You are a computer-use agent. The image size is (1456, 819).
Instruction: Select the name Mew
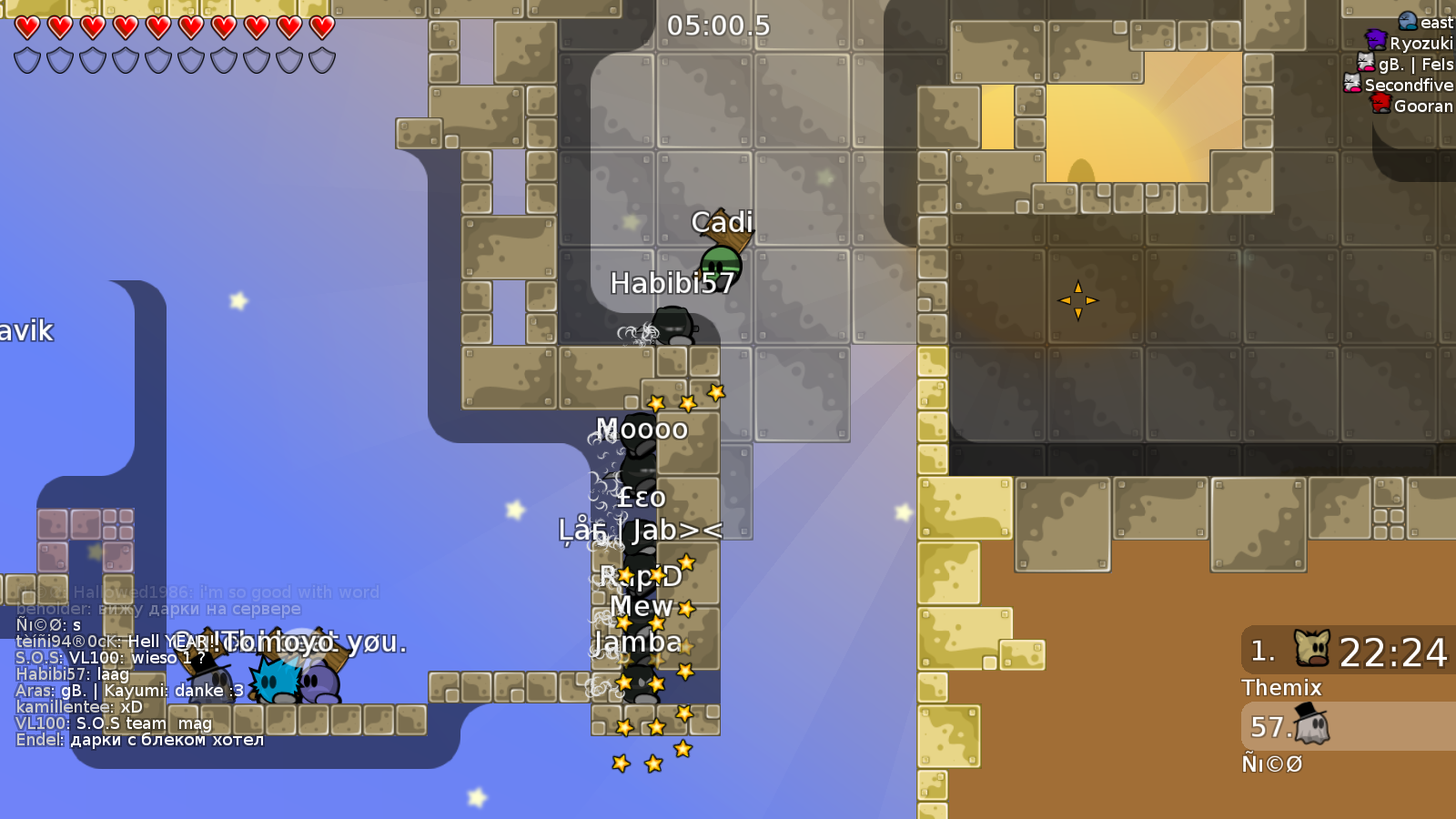point(642,606)
